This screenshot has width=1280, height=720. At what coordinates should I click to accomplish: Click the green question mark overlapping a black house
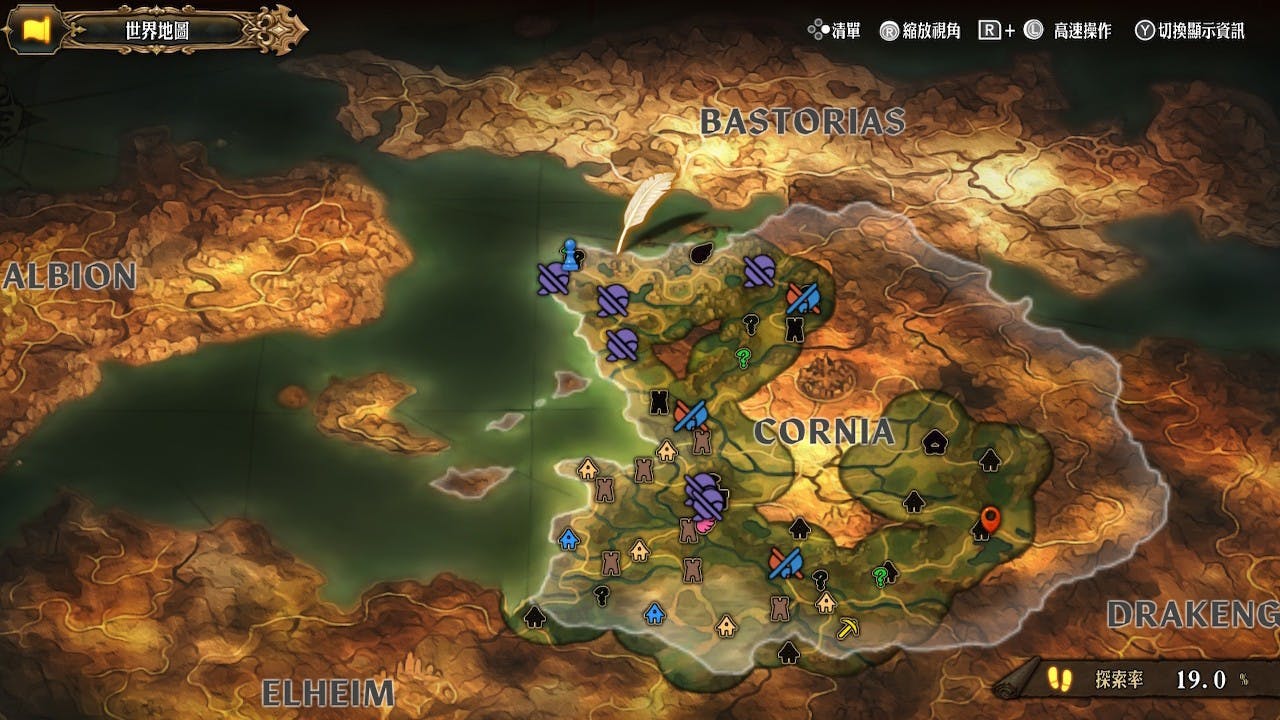(x=881, y=576)
